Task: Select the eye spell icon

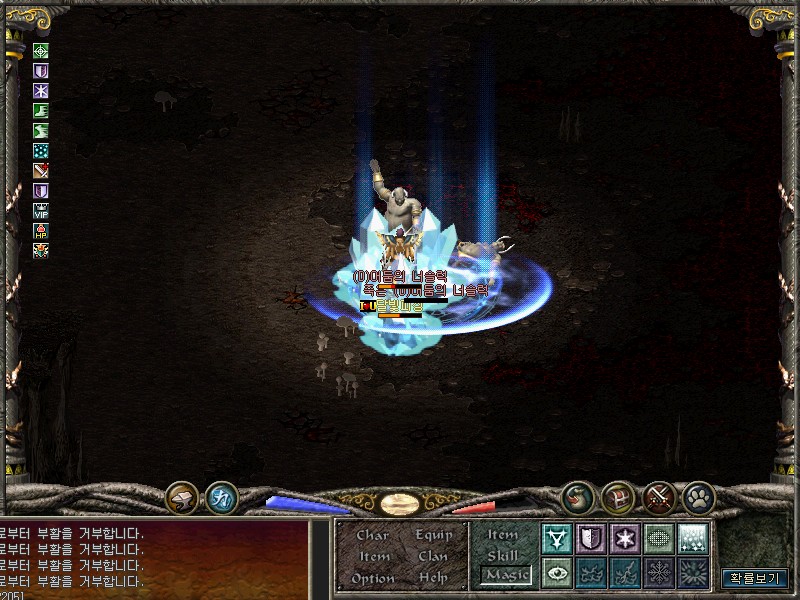Action: 557,573
